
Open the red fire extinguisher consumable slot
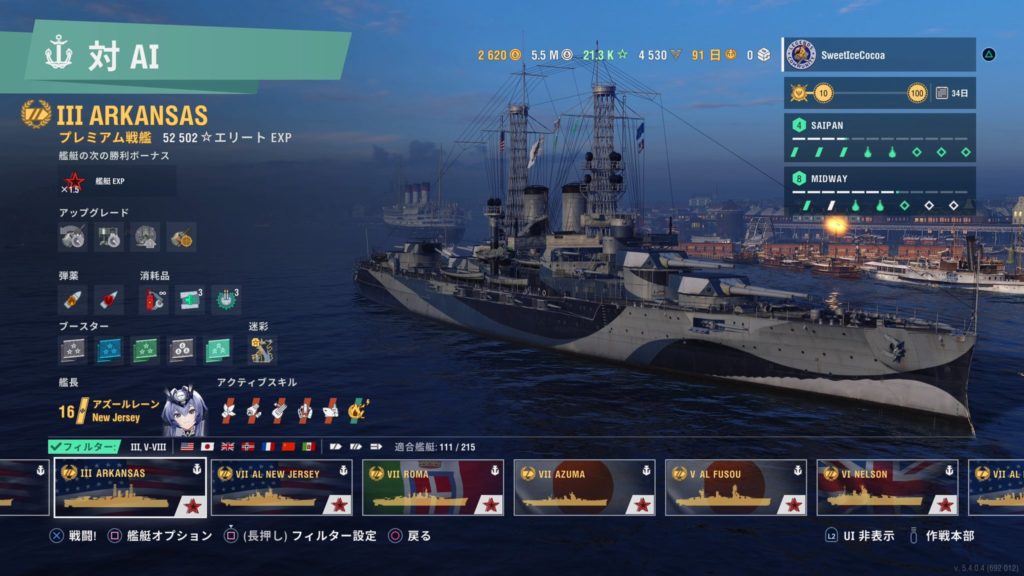point(153,299)
